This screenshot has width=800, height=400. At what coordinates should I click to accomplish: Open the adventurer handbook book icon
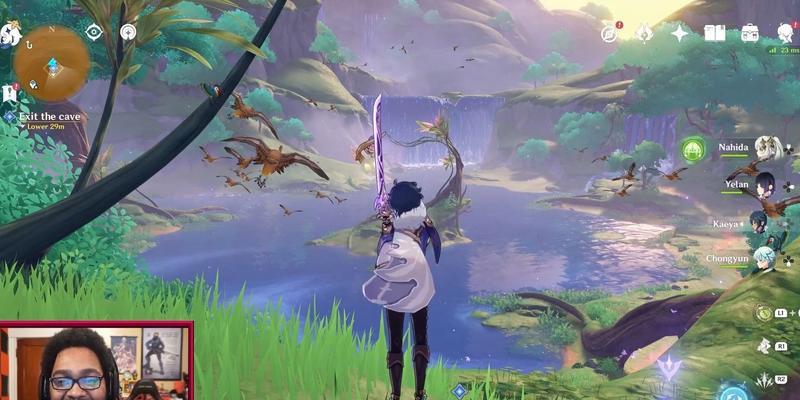[714, 33]
